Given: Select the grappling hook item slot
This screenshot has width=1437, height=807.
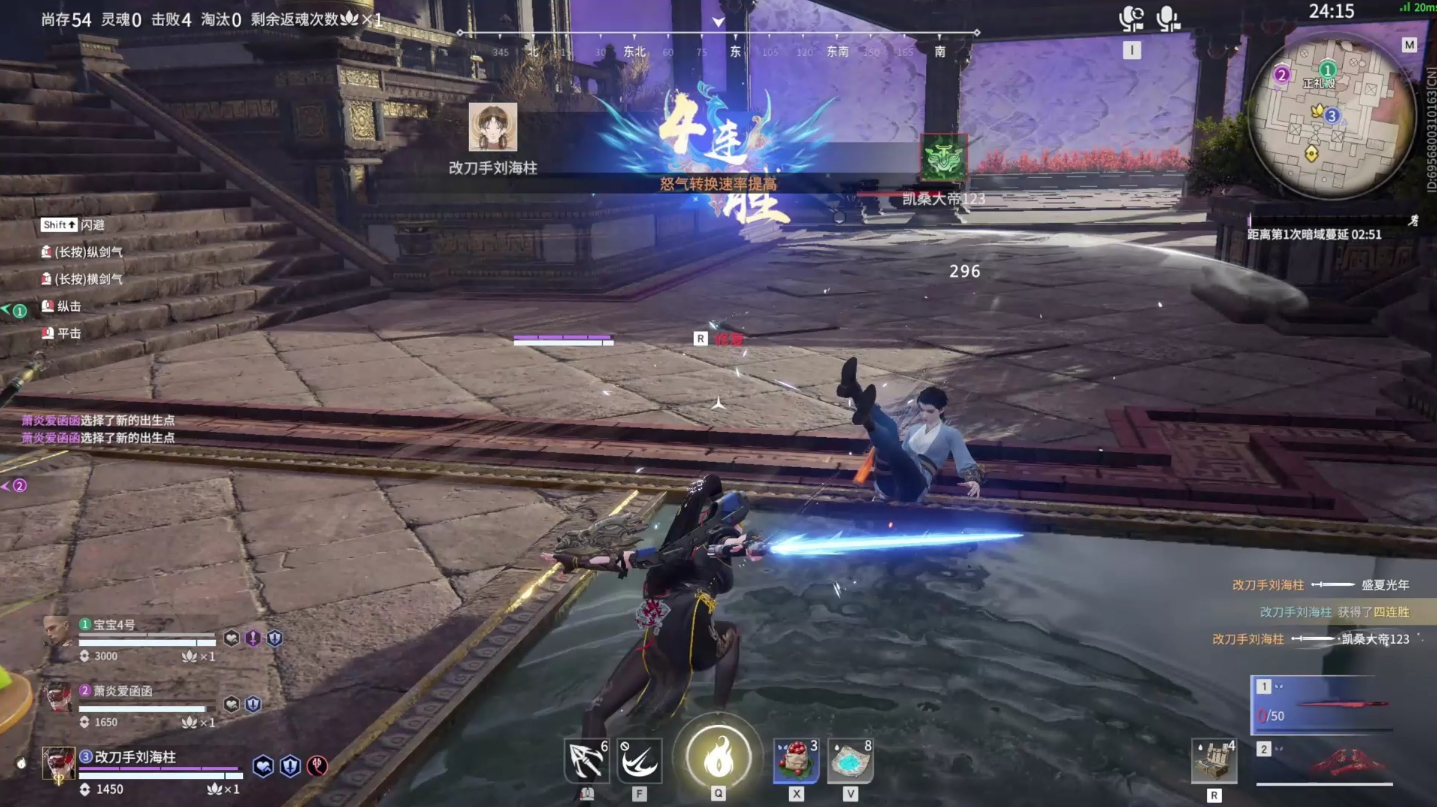Looking at the screenshot, I should coord(586,762).
